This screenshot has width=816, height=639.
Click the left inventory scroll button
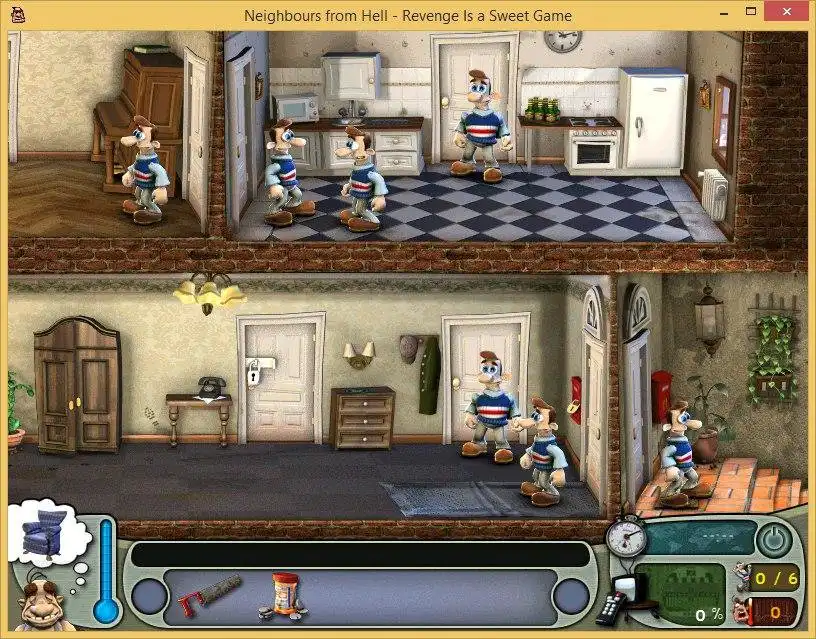[x=149, y=597]
